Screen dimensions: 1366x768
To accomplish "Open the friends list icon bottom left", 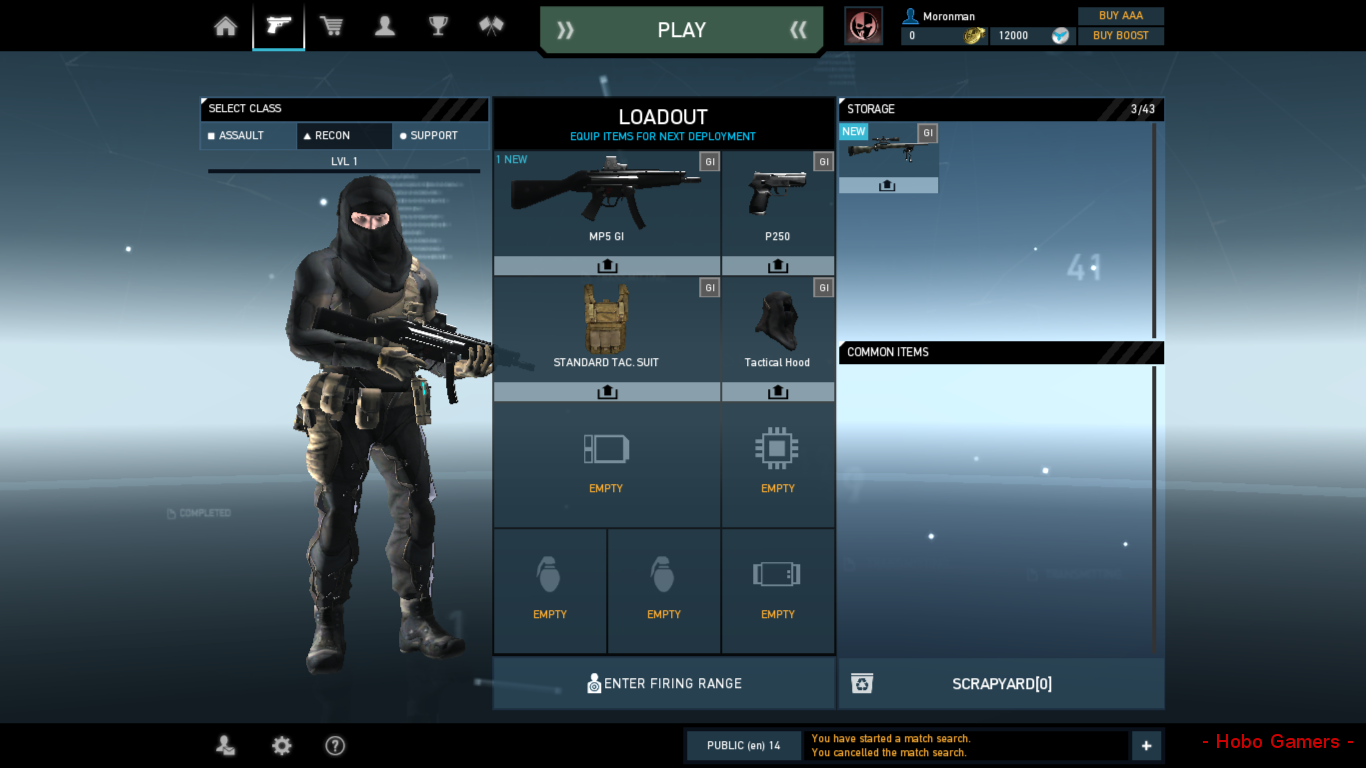I will 226,745.
